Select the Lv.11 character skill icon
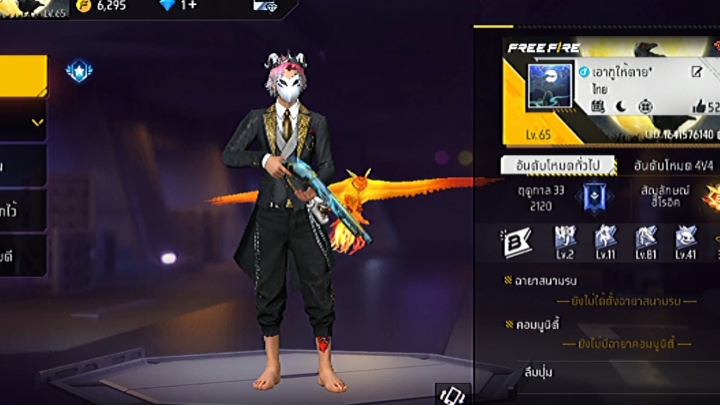 [x=606, y=241]
